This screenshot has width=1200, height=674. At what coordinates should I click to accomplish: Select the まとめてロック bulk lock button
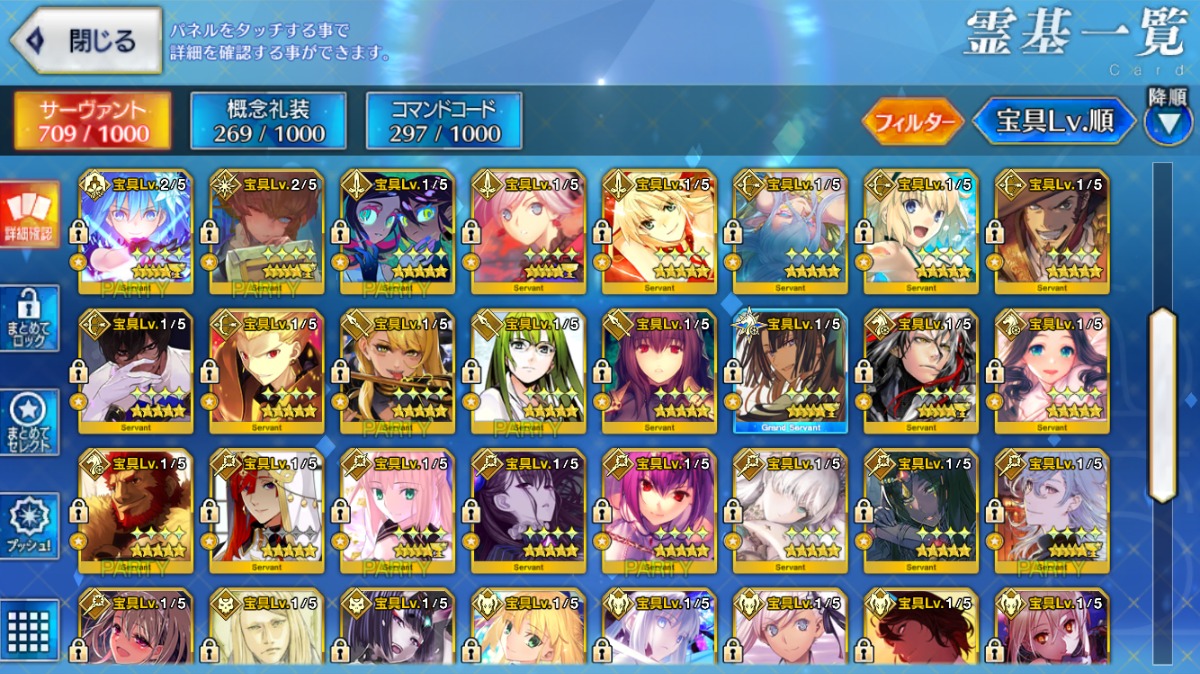[x=29, y=318]
